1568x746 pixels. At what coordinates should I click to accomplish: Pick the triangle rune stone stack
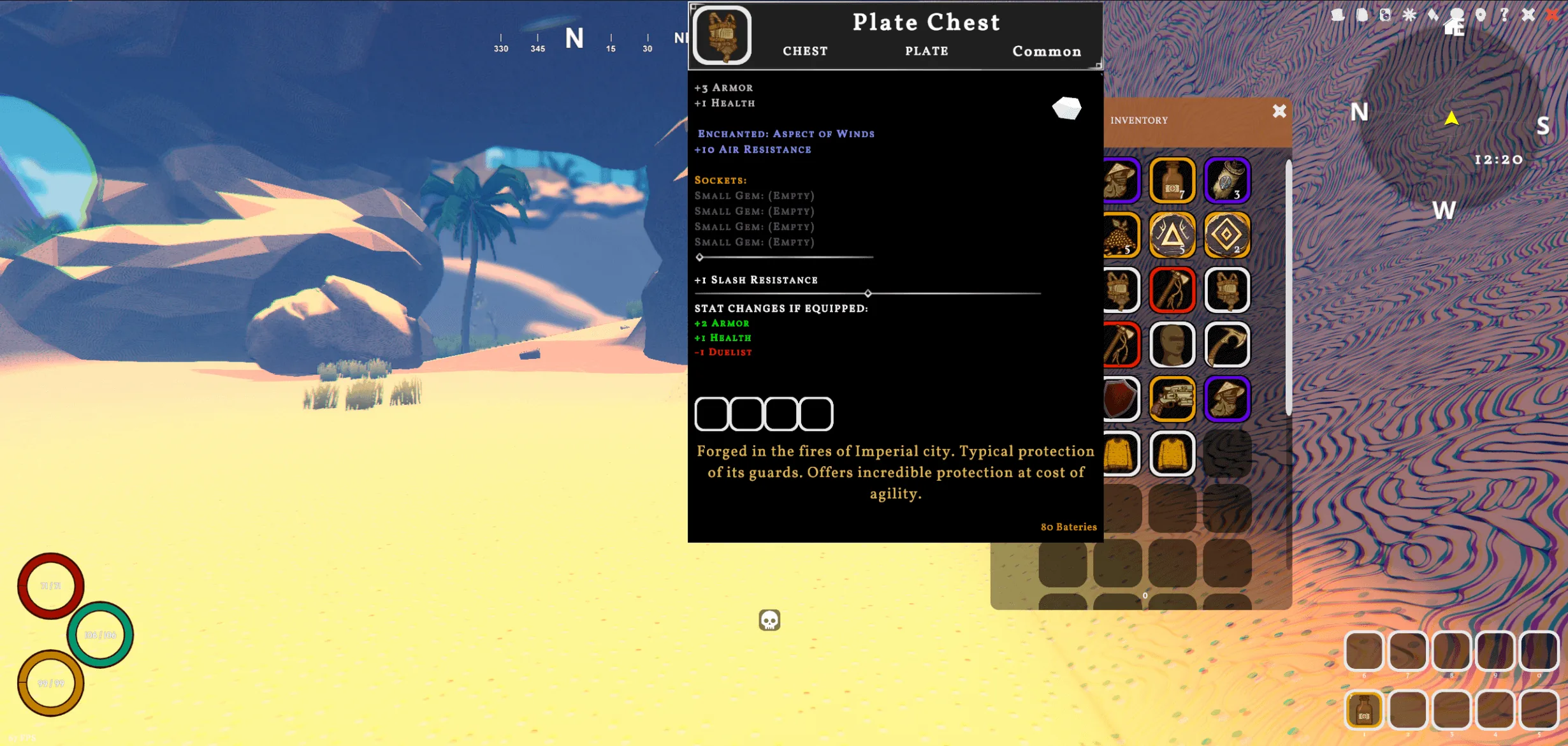[x=1172, y=235]
